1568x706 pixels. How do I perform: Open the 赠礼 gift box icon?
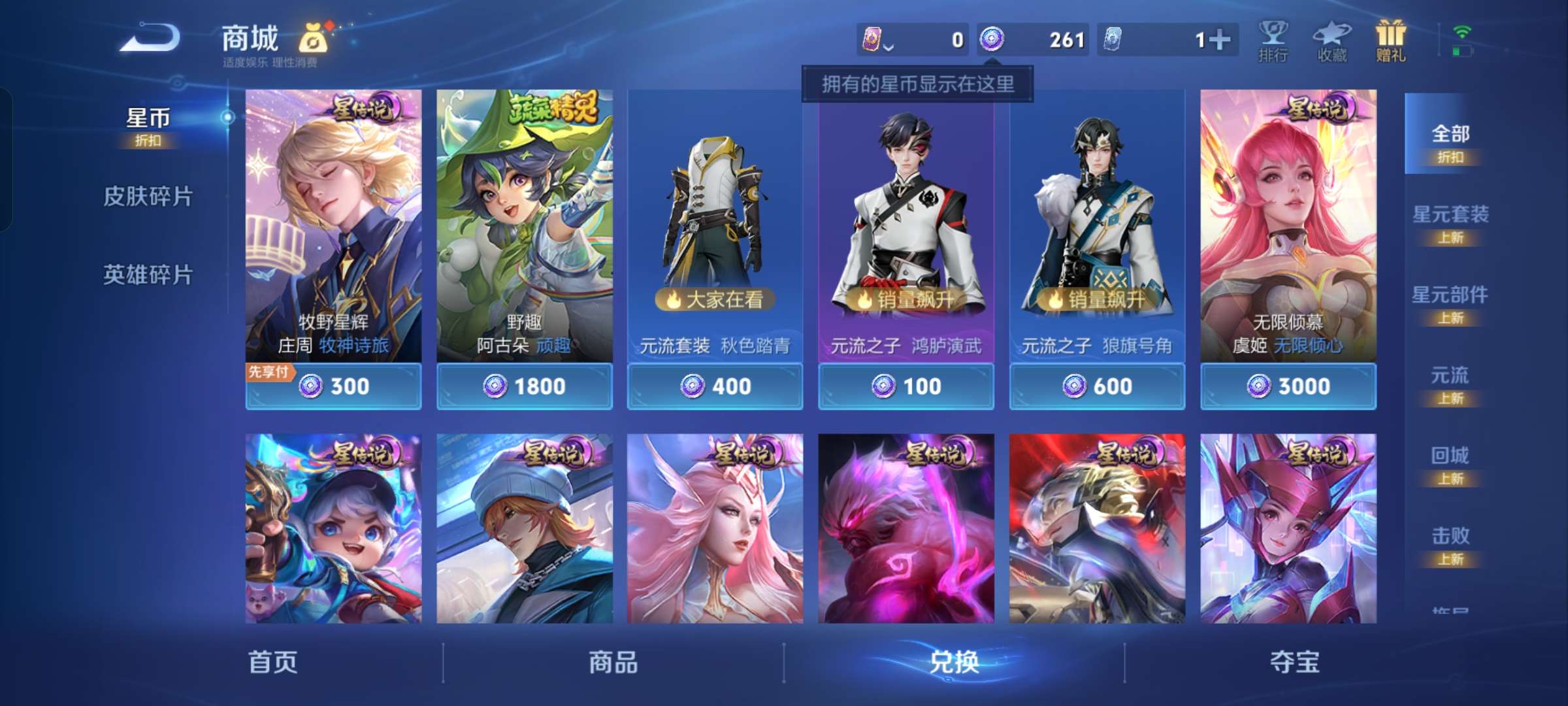pos(1392,39)
